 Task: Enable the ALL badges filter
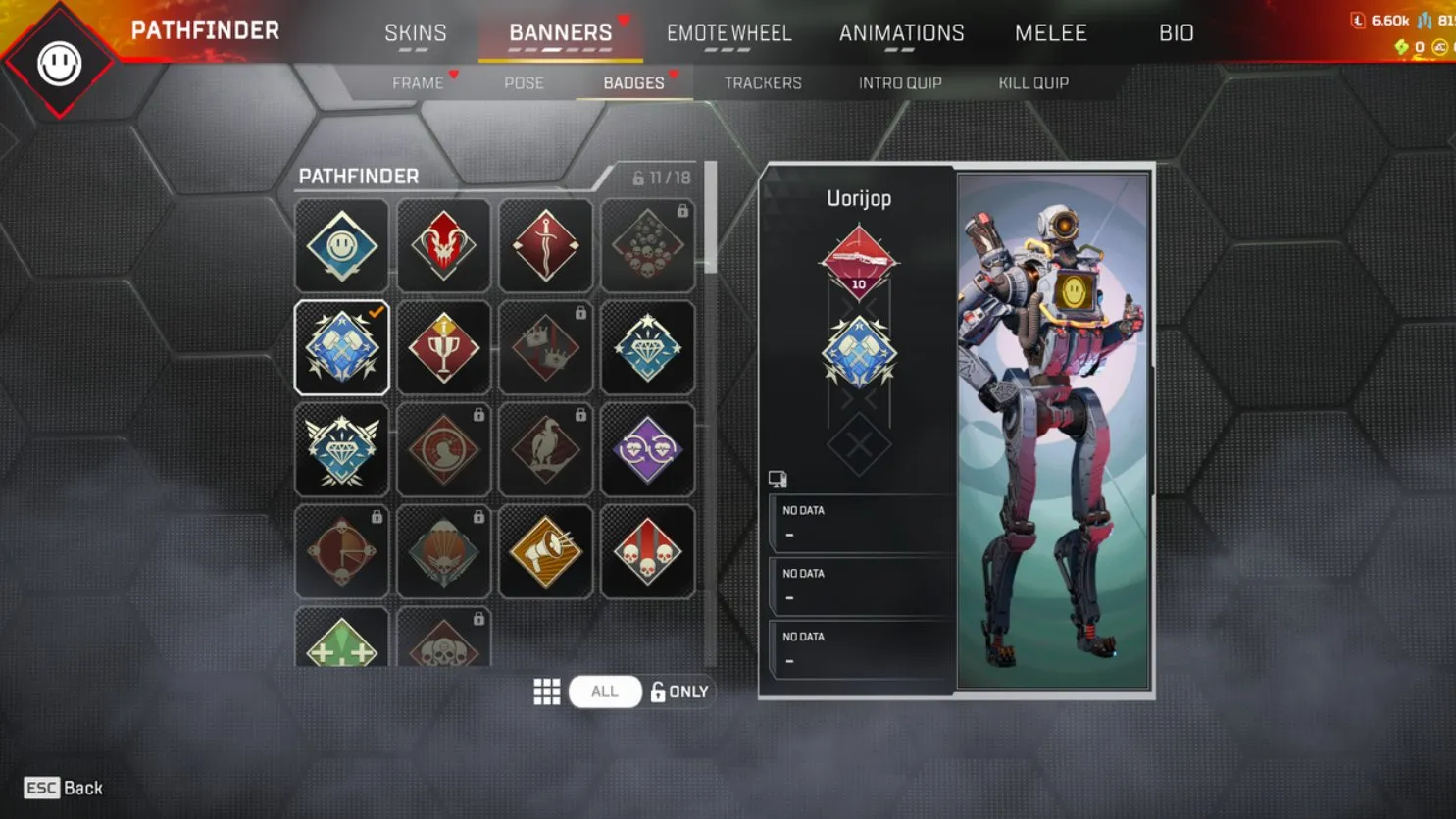tap(605, 691)
